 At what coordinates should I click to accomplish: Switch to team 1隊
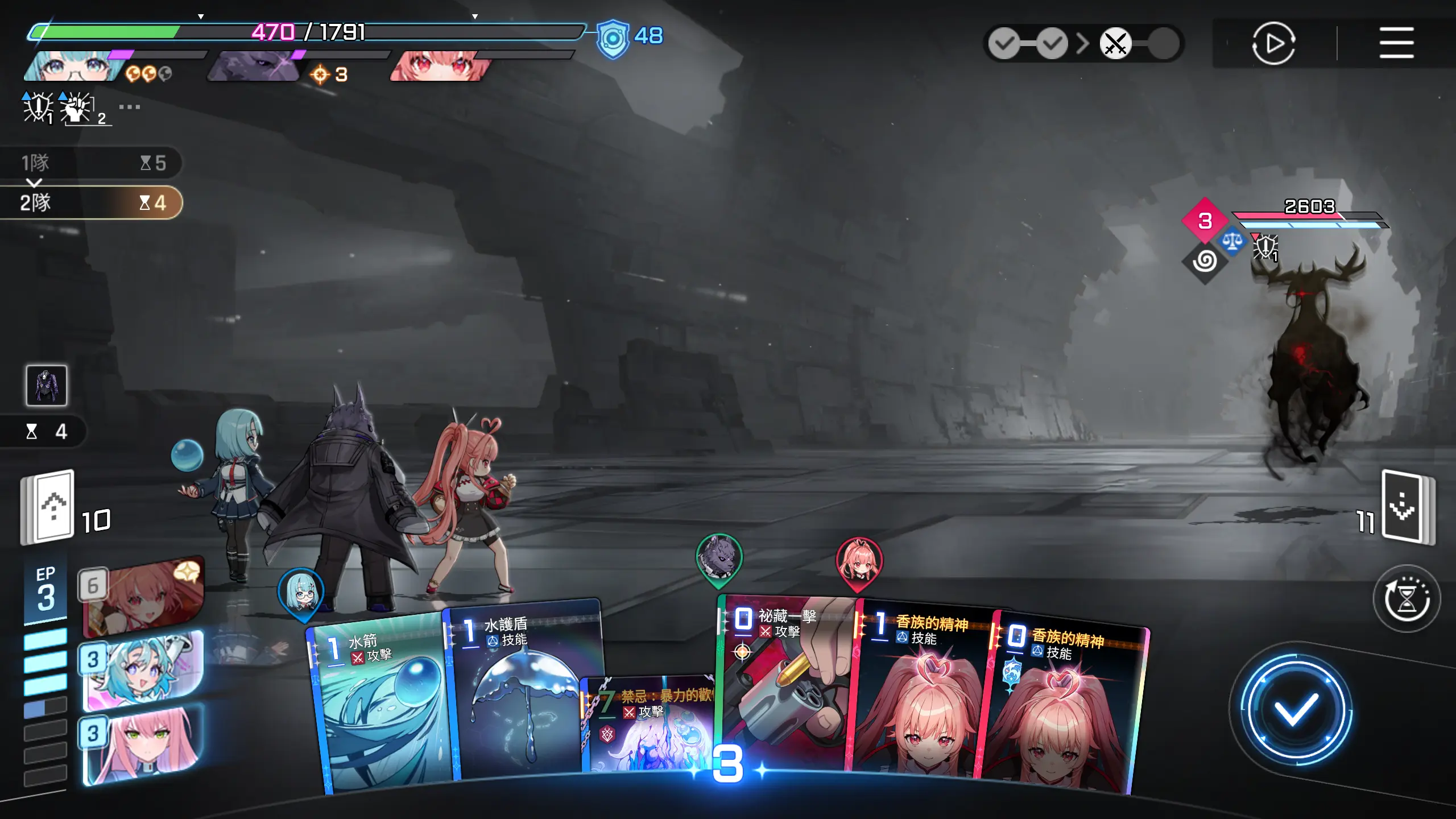[91, 163]
